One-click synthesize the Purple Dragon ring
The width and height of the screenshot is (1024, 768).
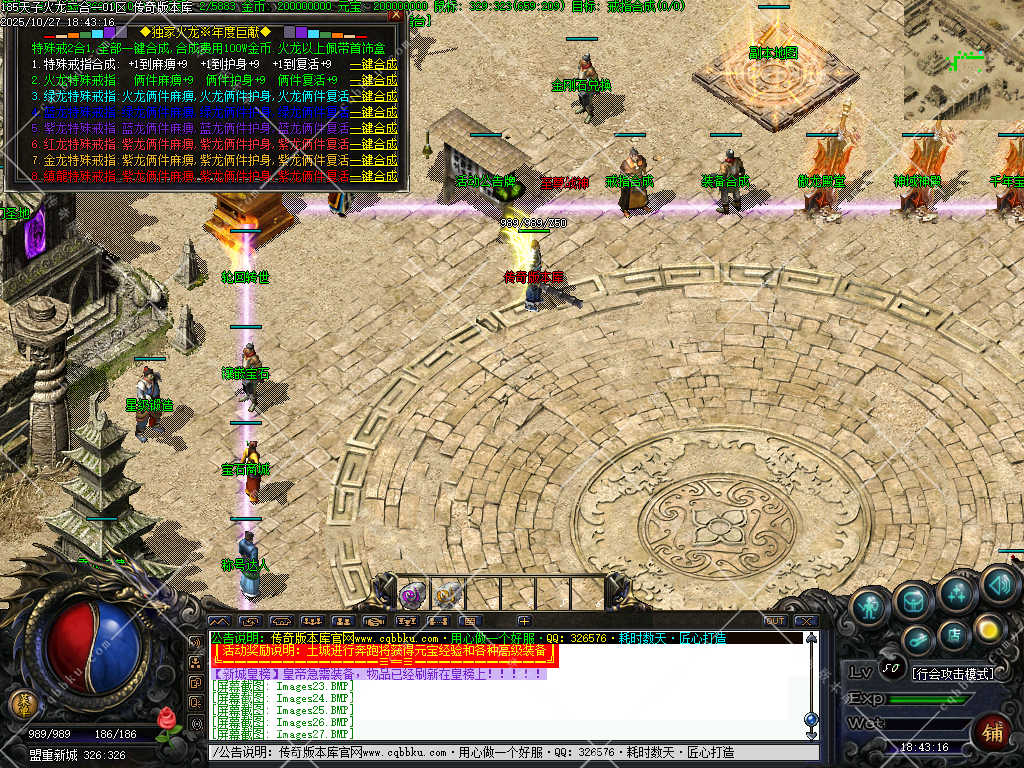[374, 128]
